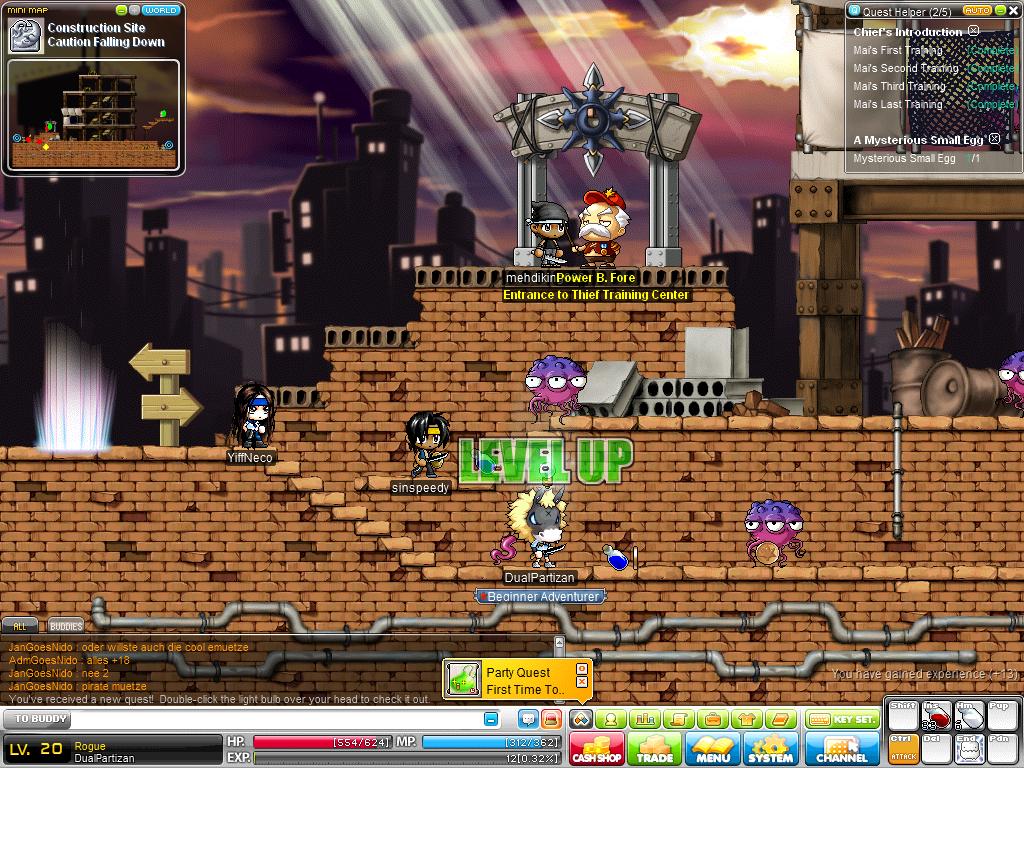Click the Trade button
The image size is (1024, 868).
[655, 749]
